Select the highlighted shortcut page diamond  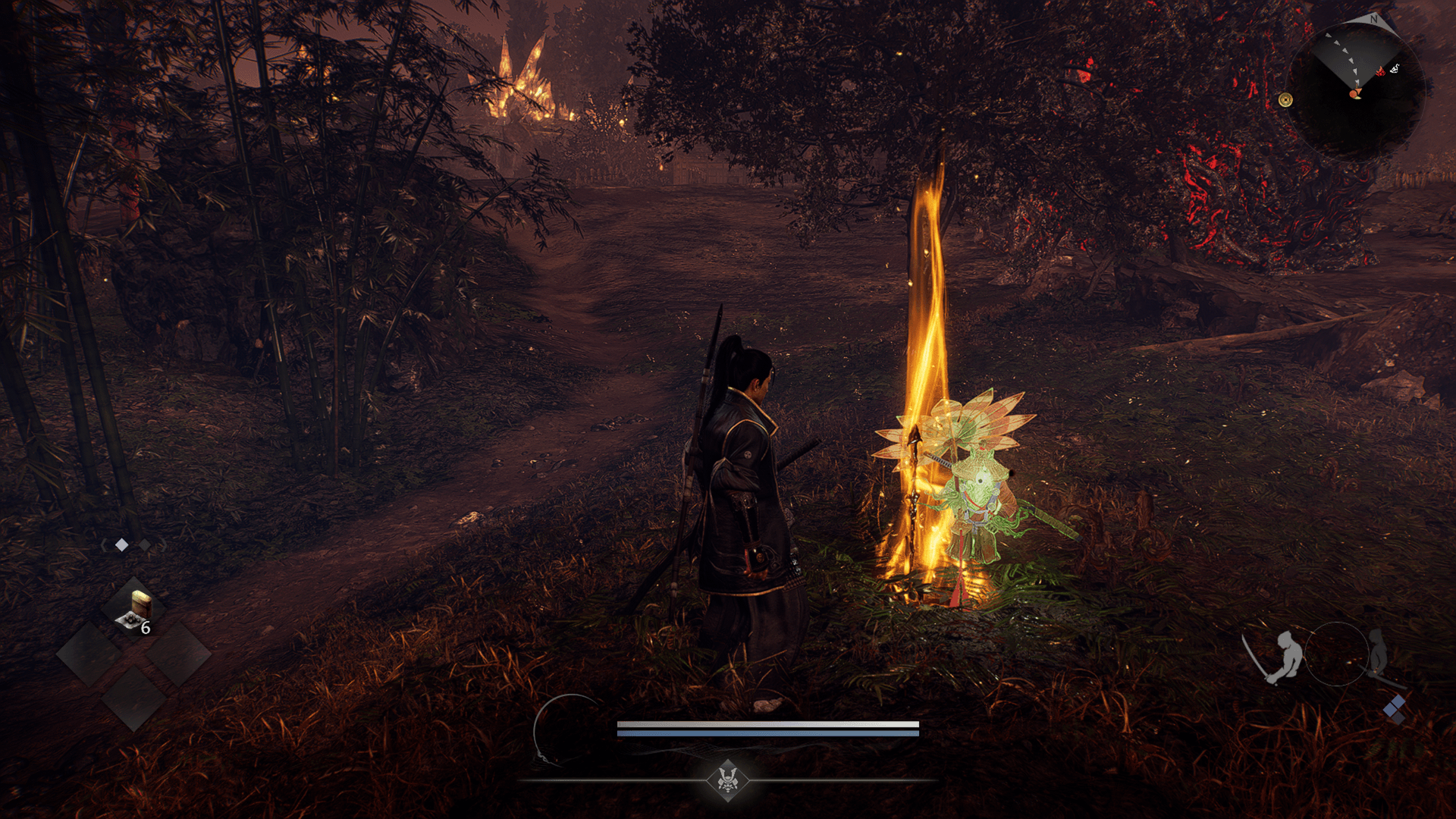(x=121, y=544)
